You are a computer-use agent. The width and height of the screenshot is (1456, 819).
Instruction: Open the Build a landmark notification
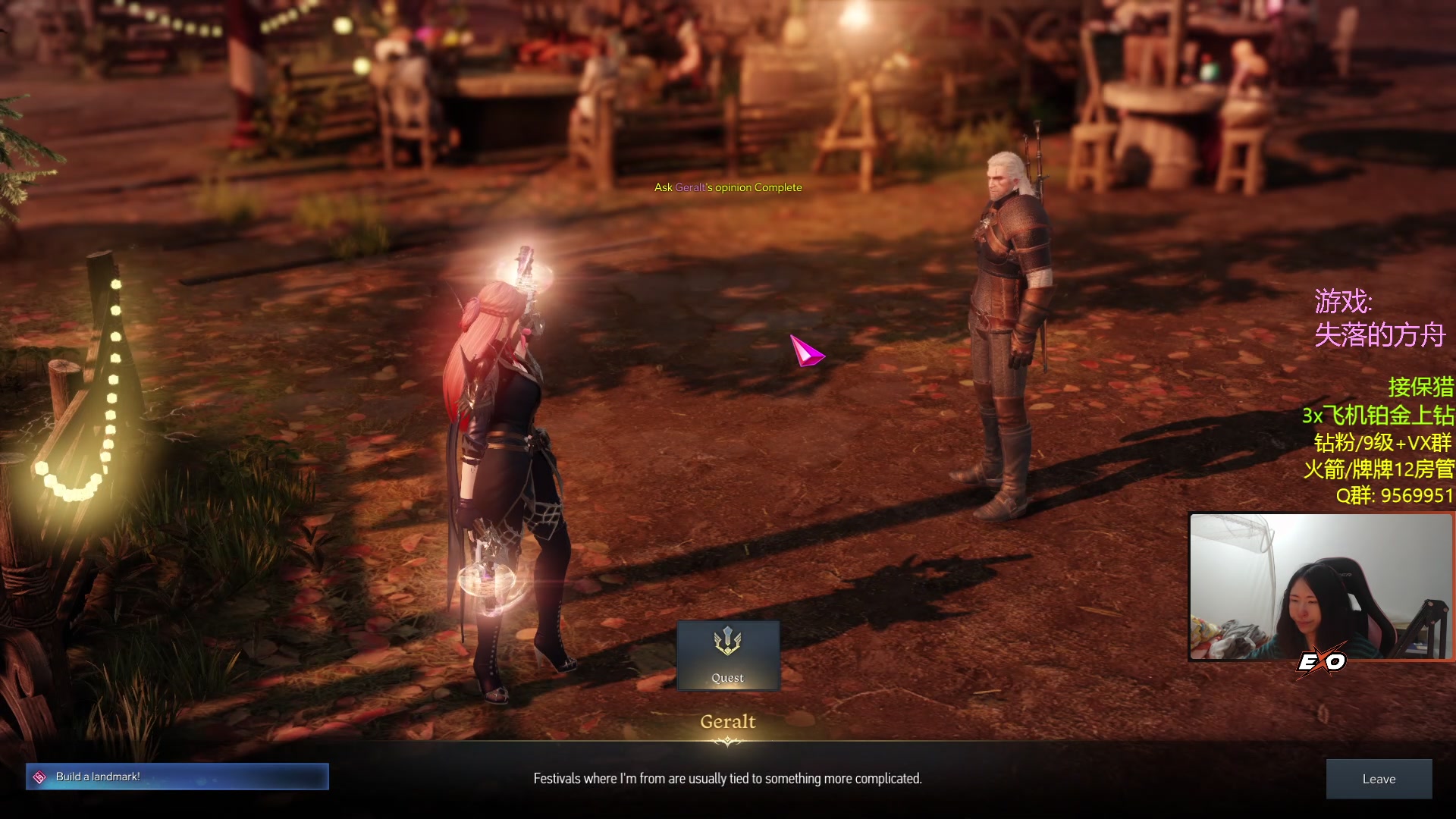pos(177,777)
